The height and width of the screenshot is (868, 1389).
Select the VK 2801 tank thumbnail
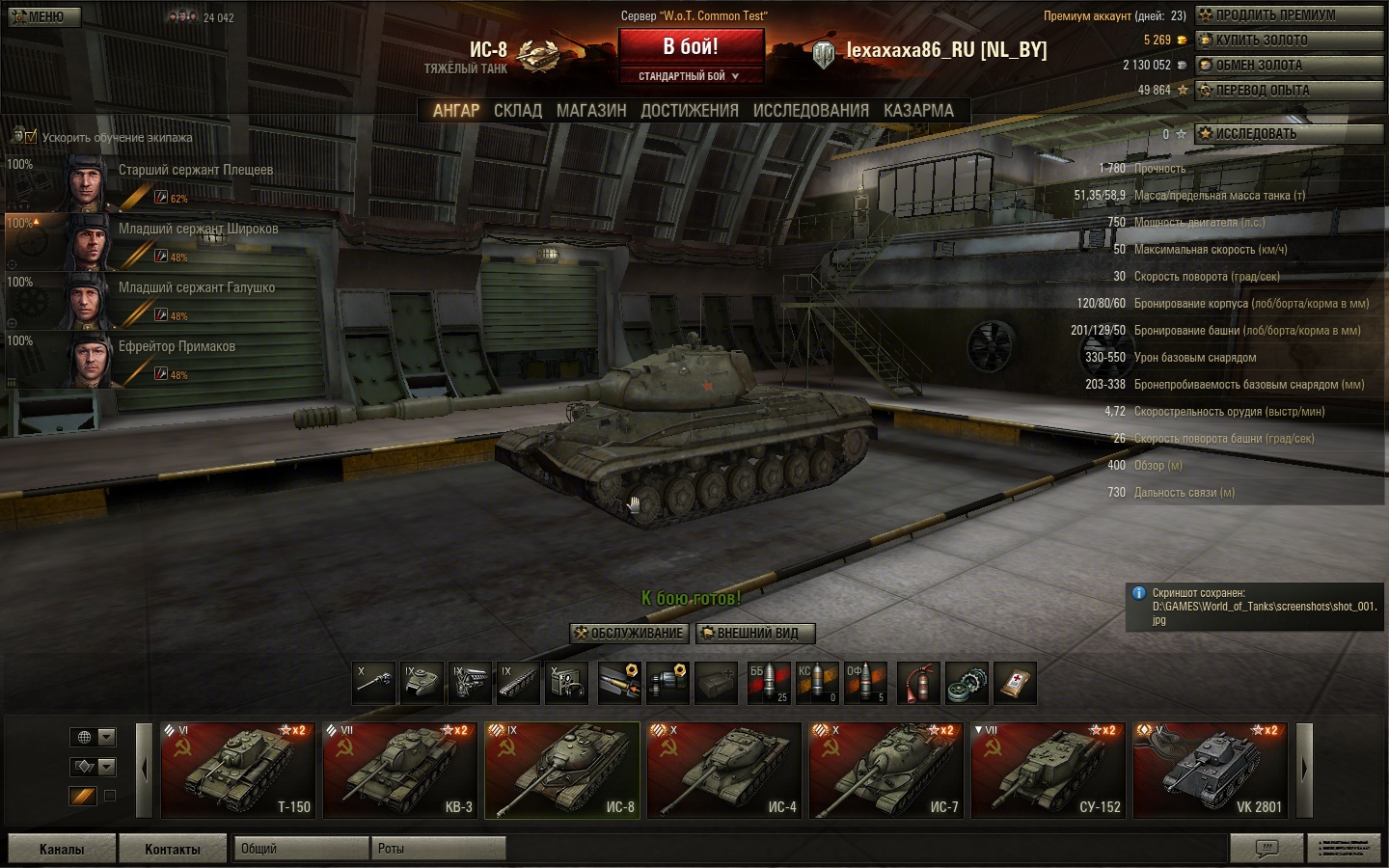pyautogui.click(x=1210, y=770)
